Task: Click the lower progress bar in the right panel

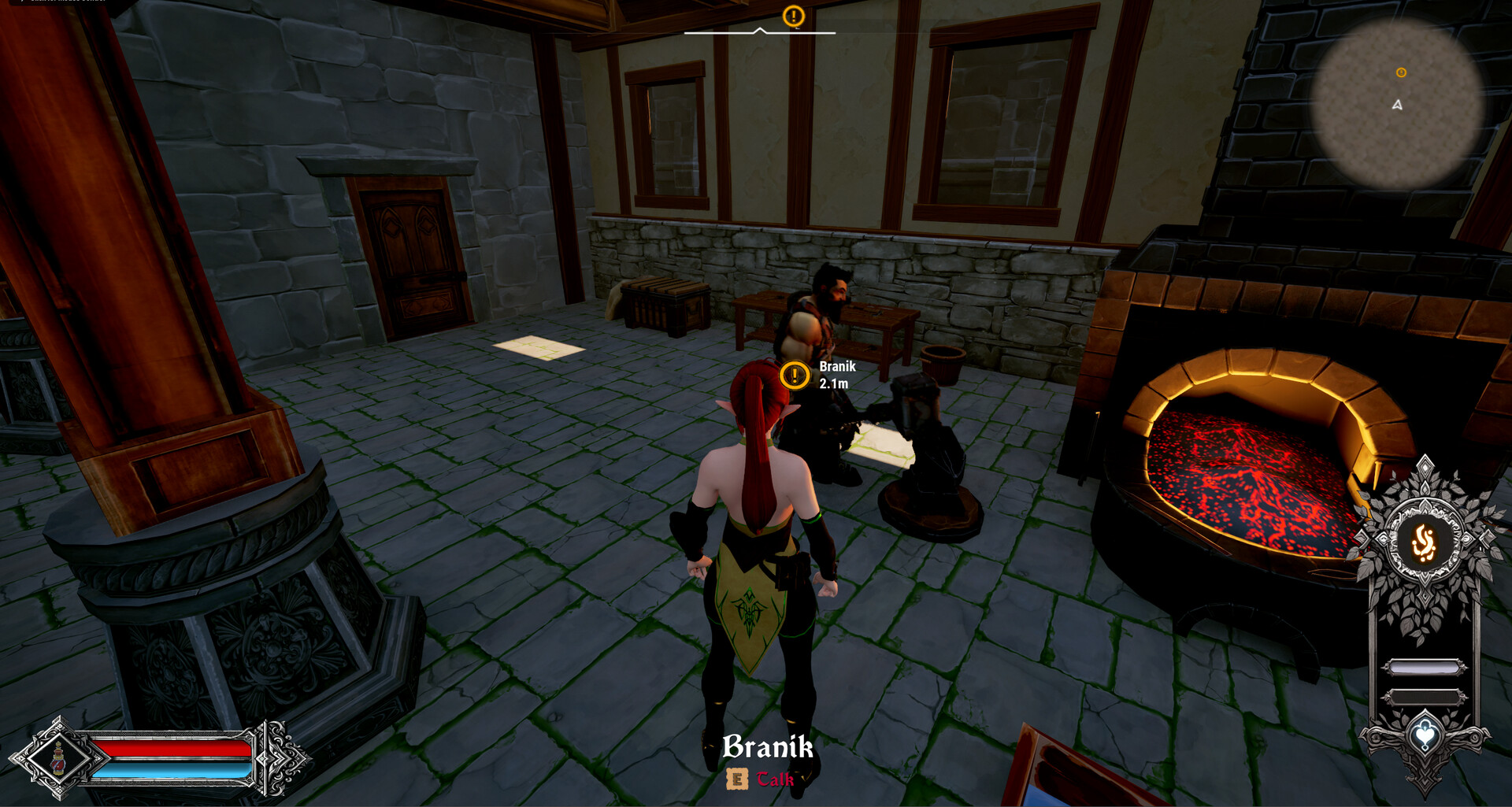Action: pos(1424,695)
